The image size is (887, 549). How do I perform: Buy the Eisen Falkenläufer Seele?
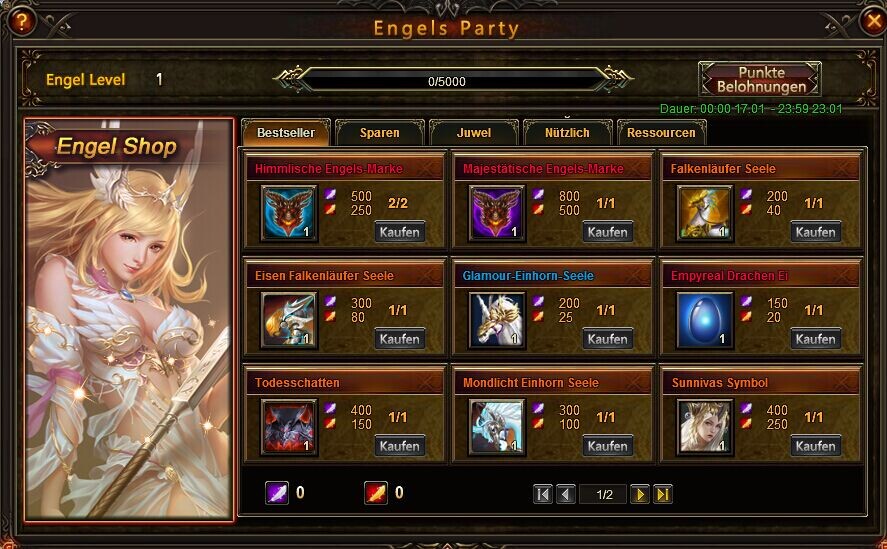399,339
